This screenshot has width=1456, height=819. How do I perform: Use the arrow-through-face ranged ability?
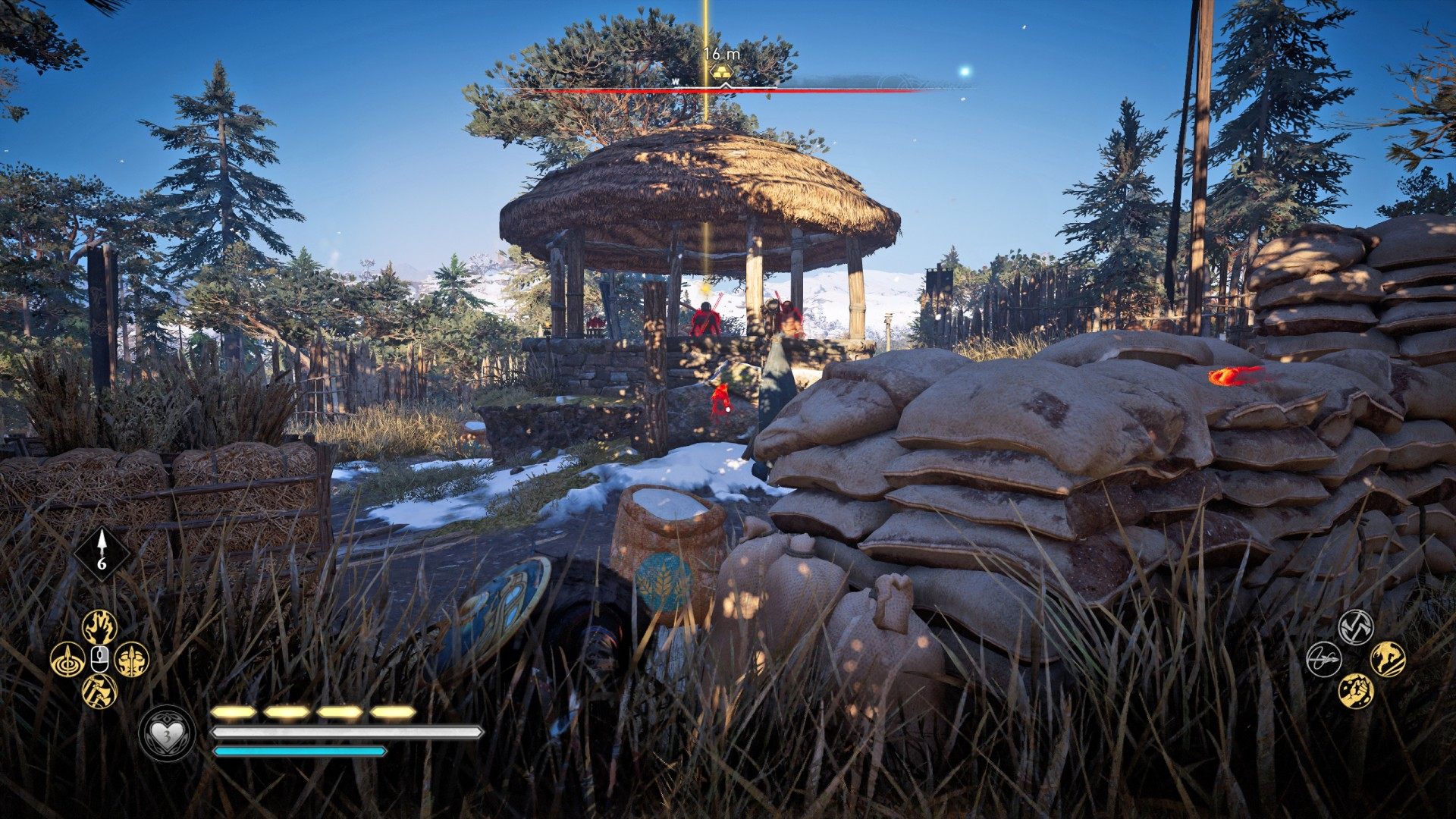coord(132,659)
